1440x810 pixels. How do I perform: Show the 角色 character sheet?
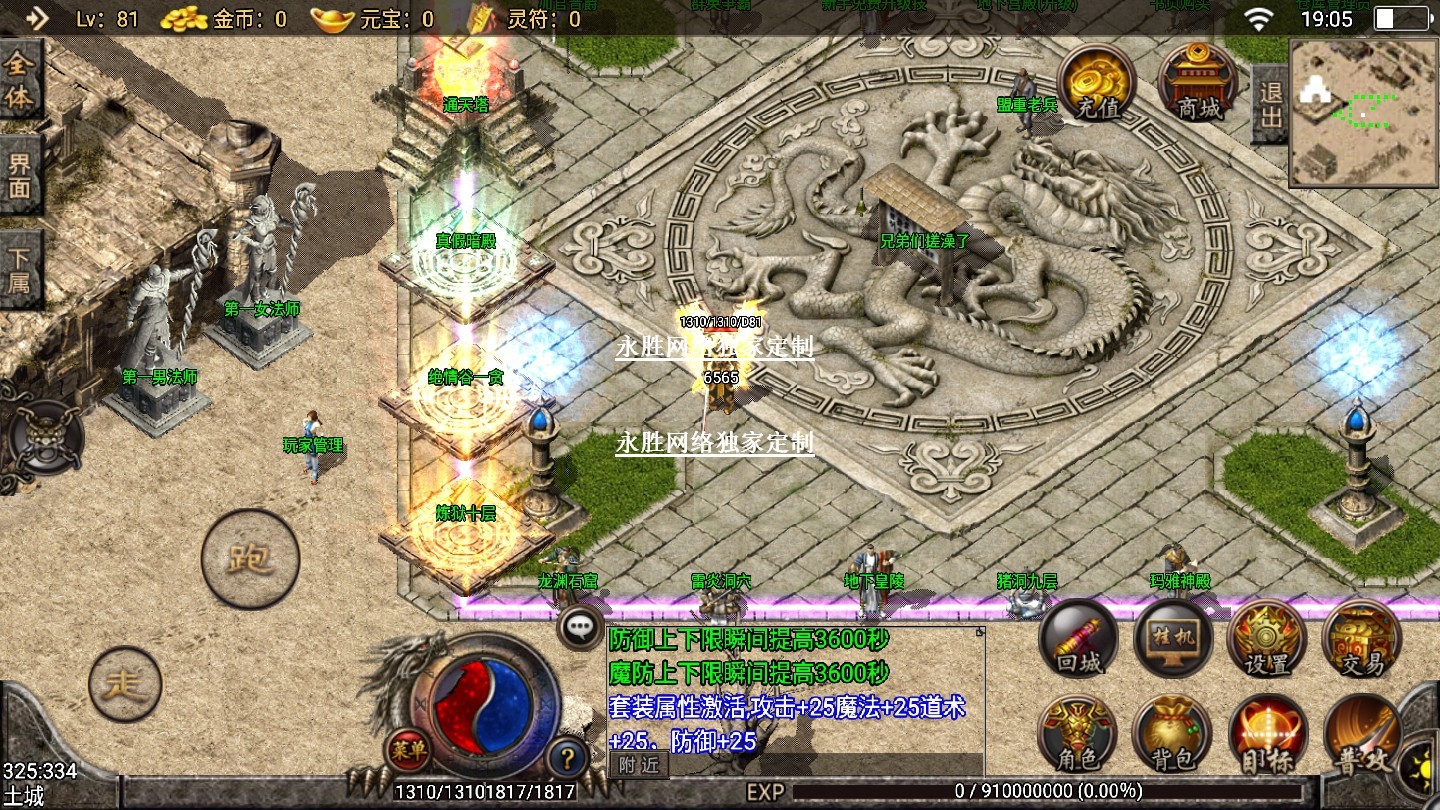(x=1078, y=735)
